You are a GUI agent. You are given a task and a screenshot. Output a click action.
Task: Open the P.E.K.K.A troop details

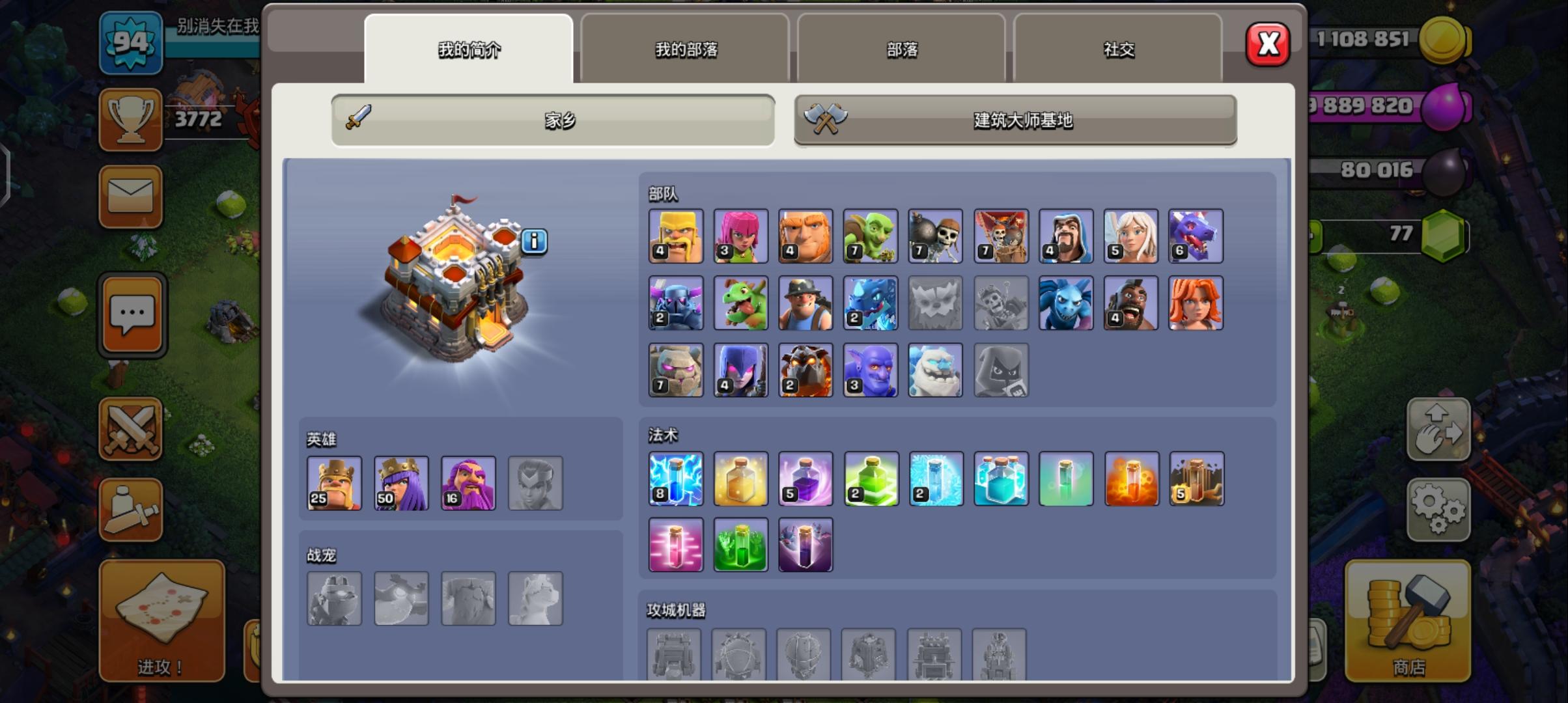tap(675, 303)
